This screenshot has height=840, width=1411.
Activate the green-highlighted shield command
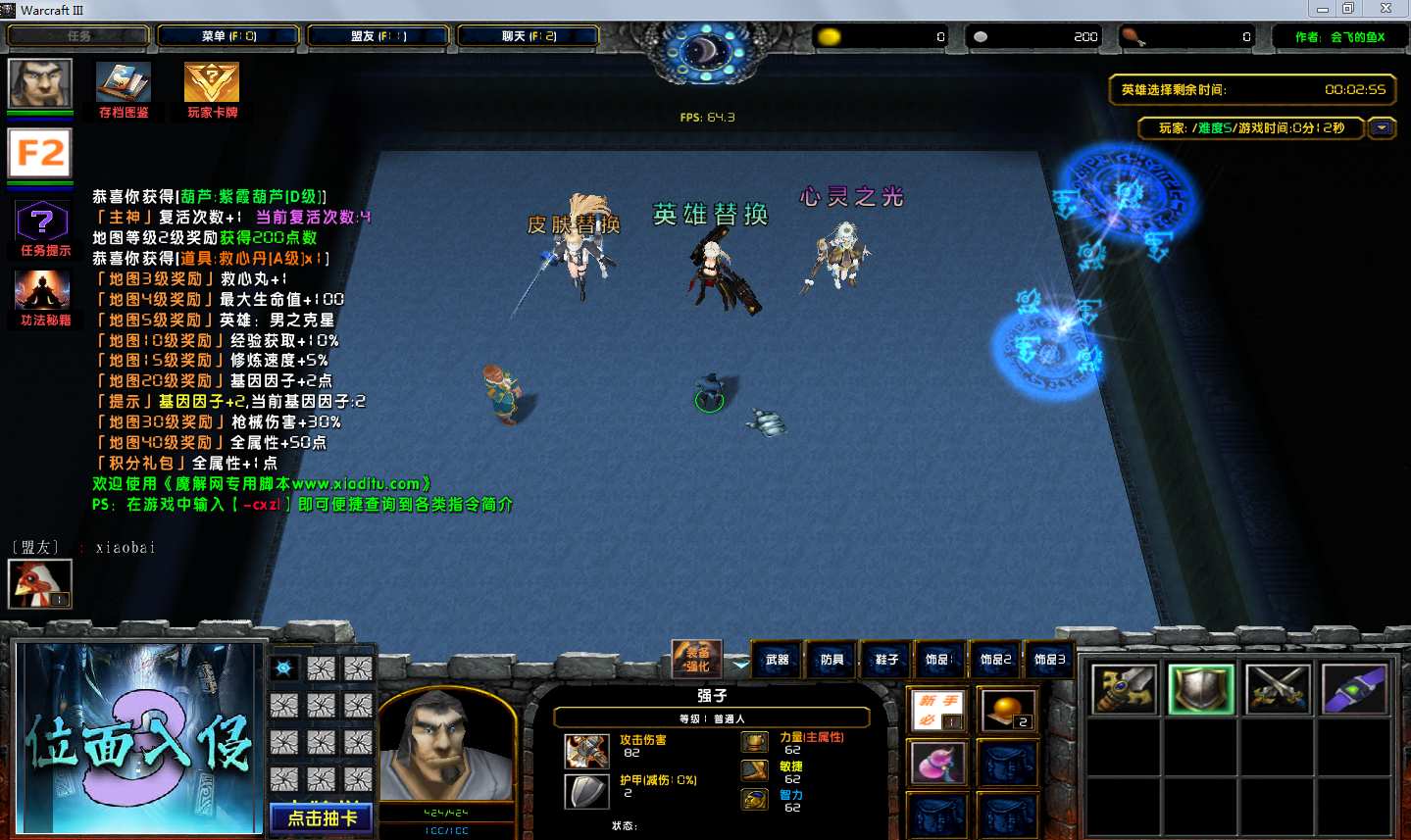[1201, 689]
